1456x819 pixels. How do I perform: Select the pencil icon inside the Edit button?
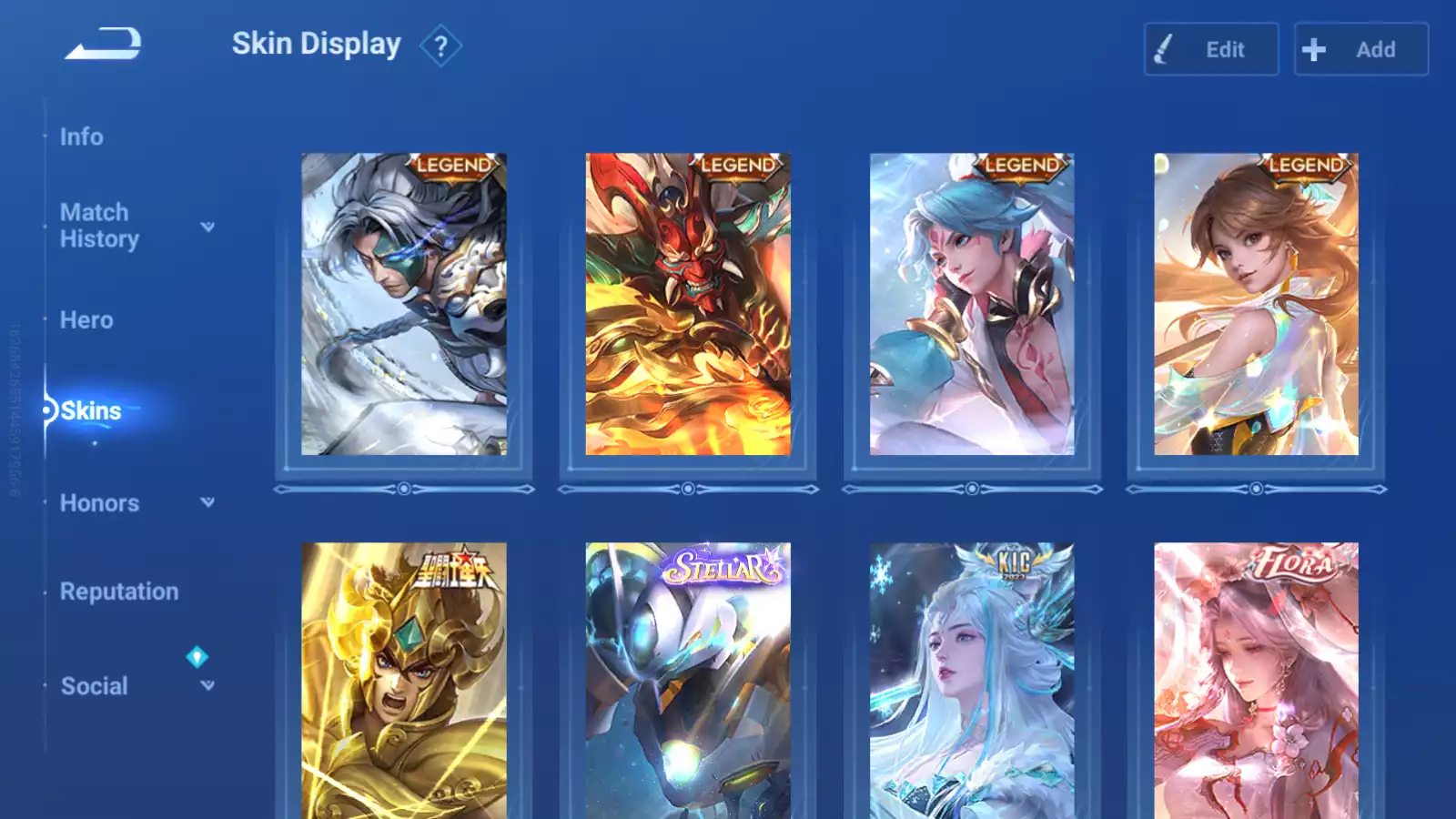[x=1175, y=50]
